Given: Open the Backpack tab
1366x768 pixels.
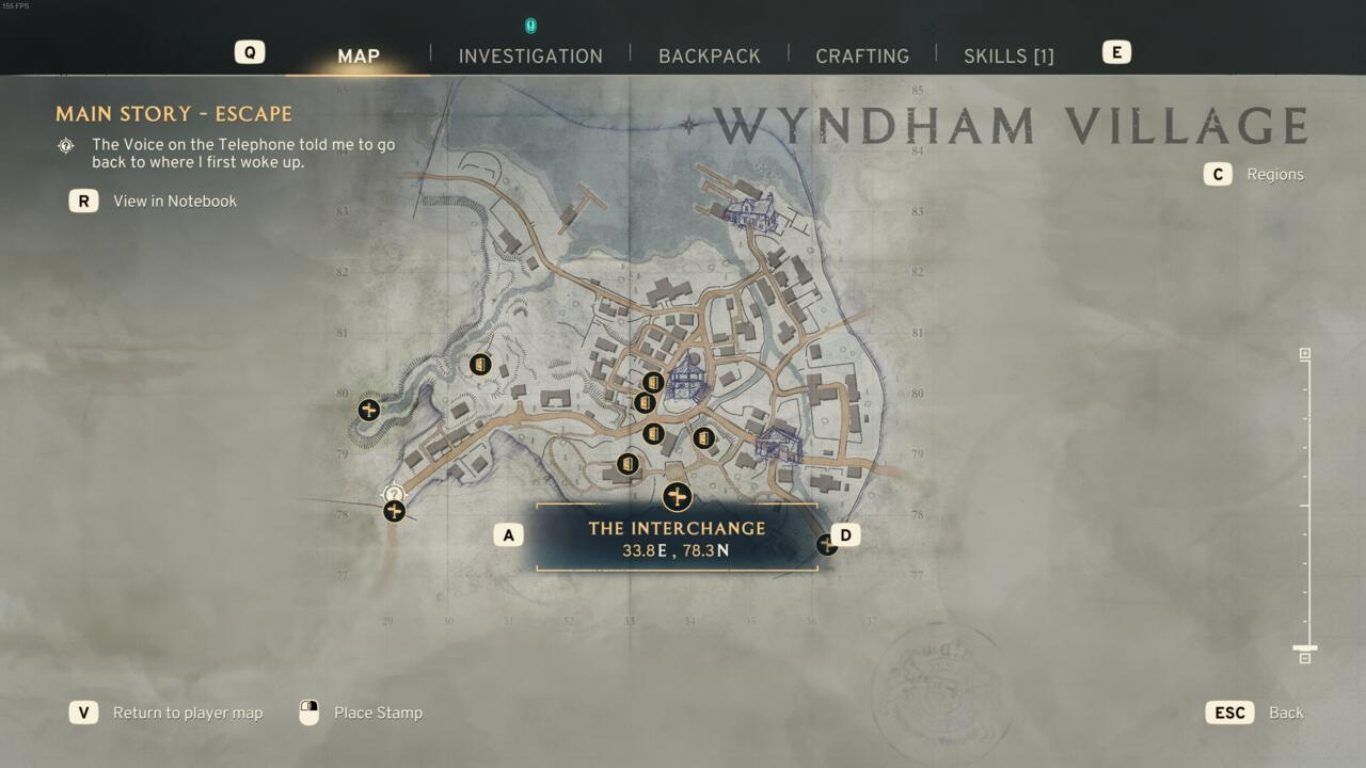Looking at the screenshot, I should (709, 56).
